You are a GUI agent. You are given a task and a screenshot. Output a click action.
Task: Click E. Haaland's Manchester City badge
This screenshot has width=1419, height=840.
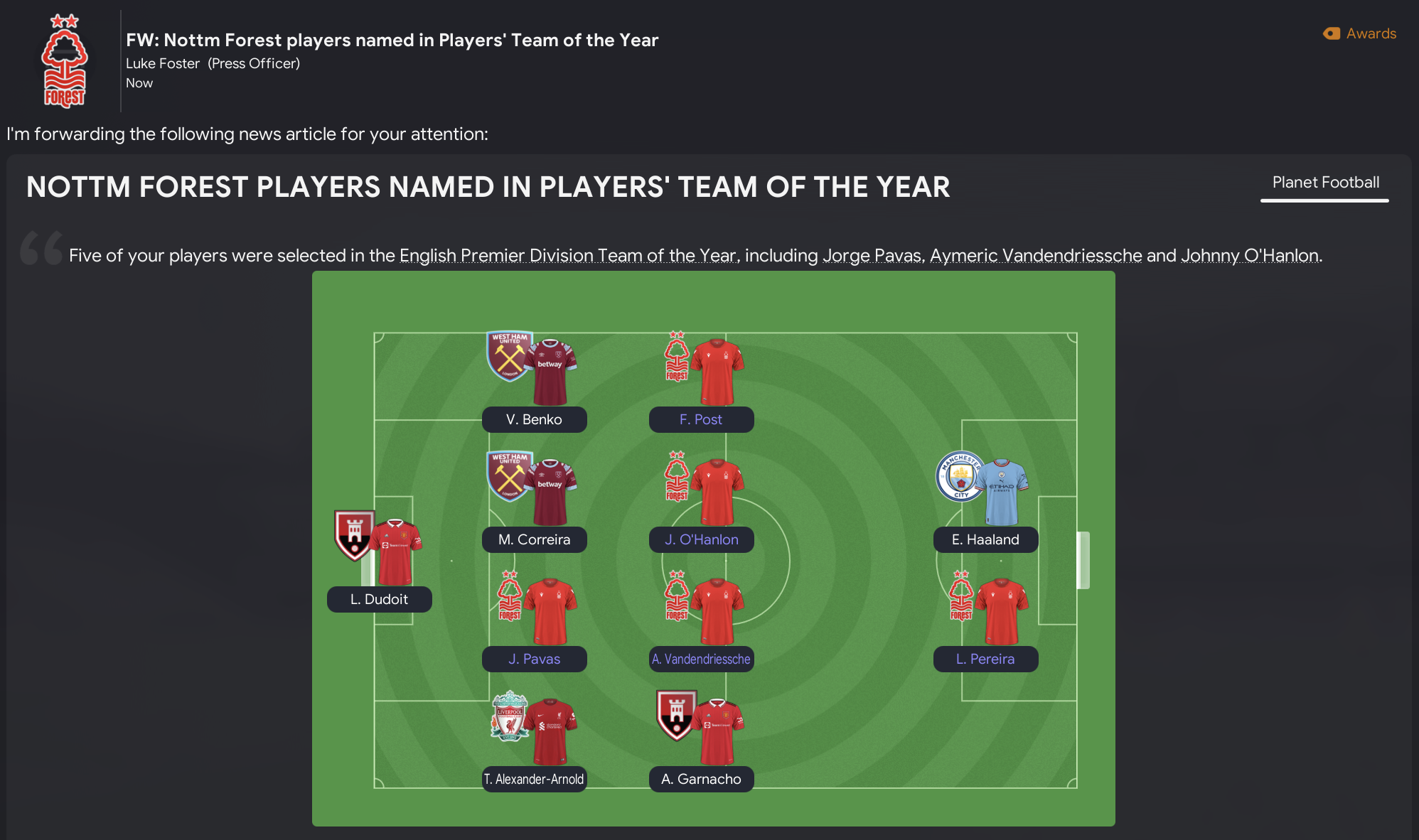click(x=960, y=477)
